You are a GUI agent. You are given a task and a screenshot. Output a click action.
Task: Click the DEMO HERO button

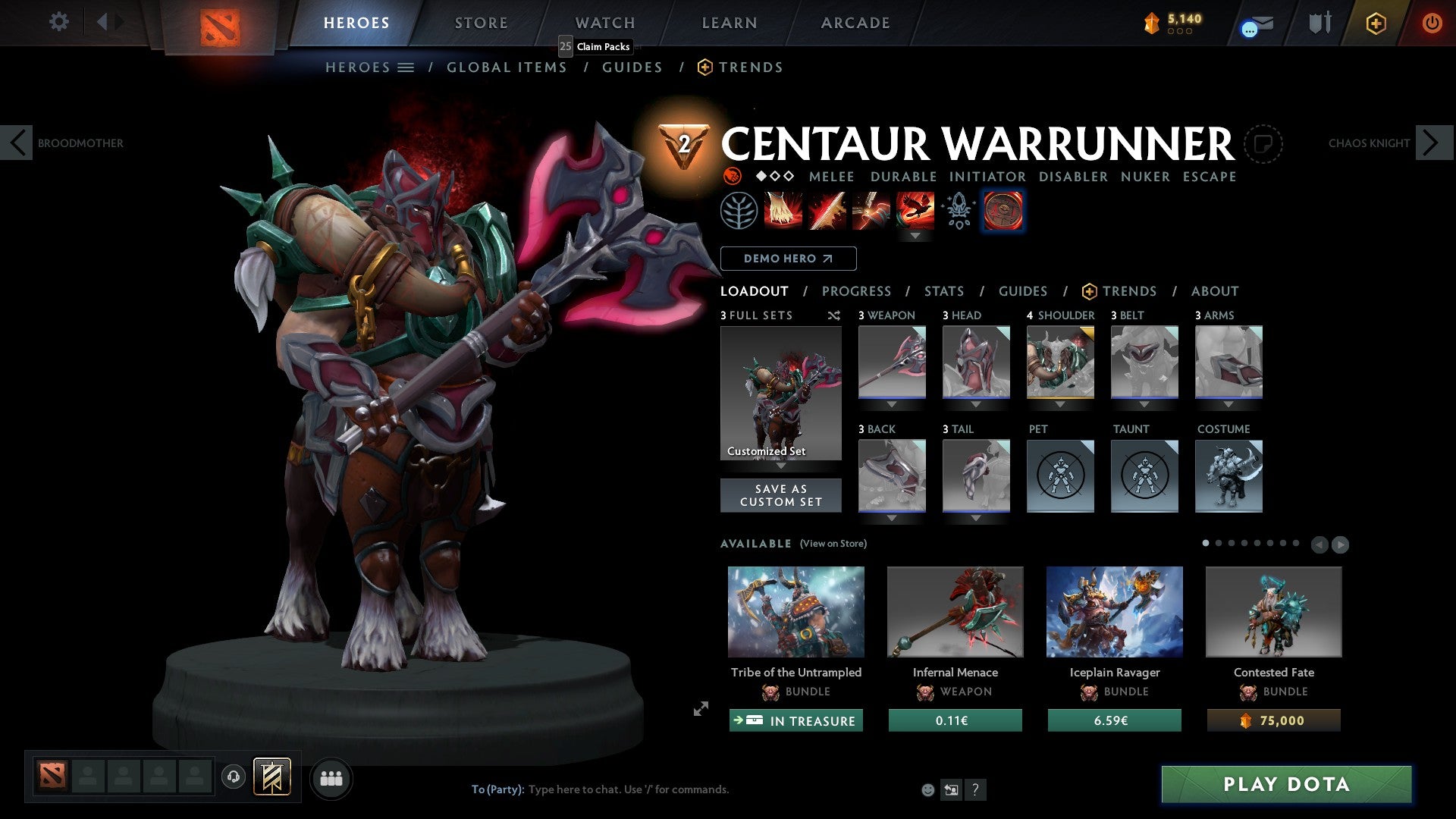point(789,259)
